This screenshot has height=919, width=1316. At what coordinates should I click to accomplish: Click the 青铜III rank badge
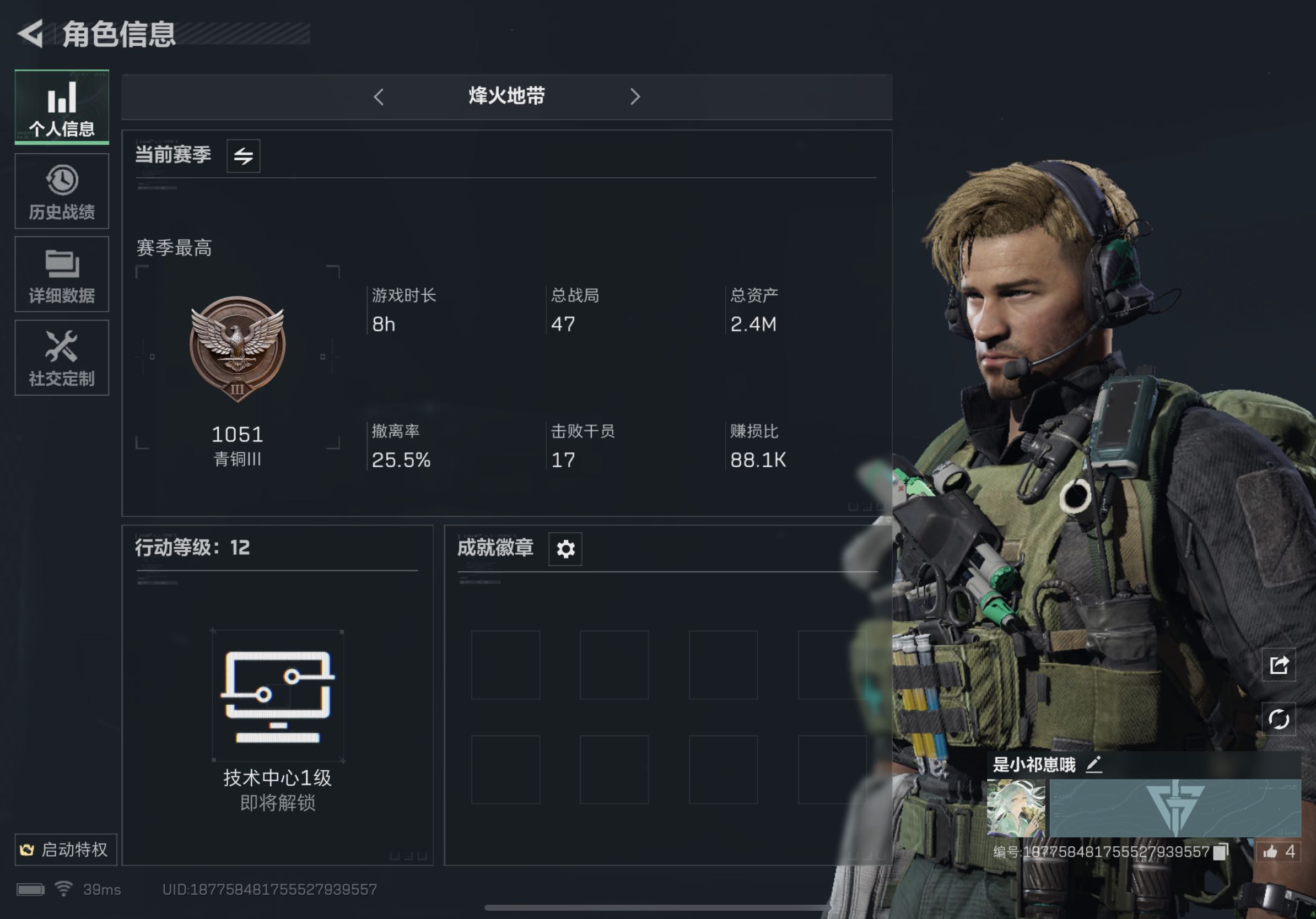click(238, 347)
